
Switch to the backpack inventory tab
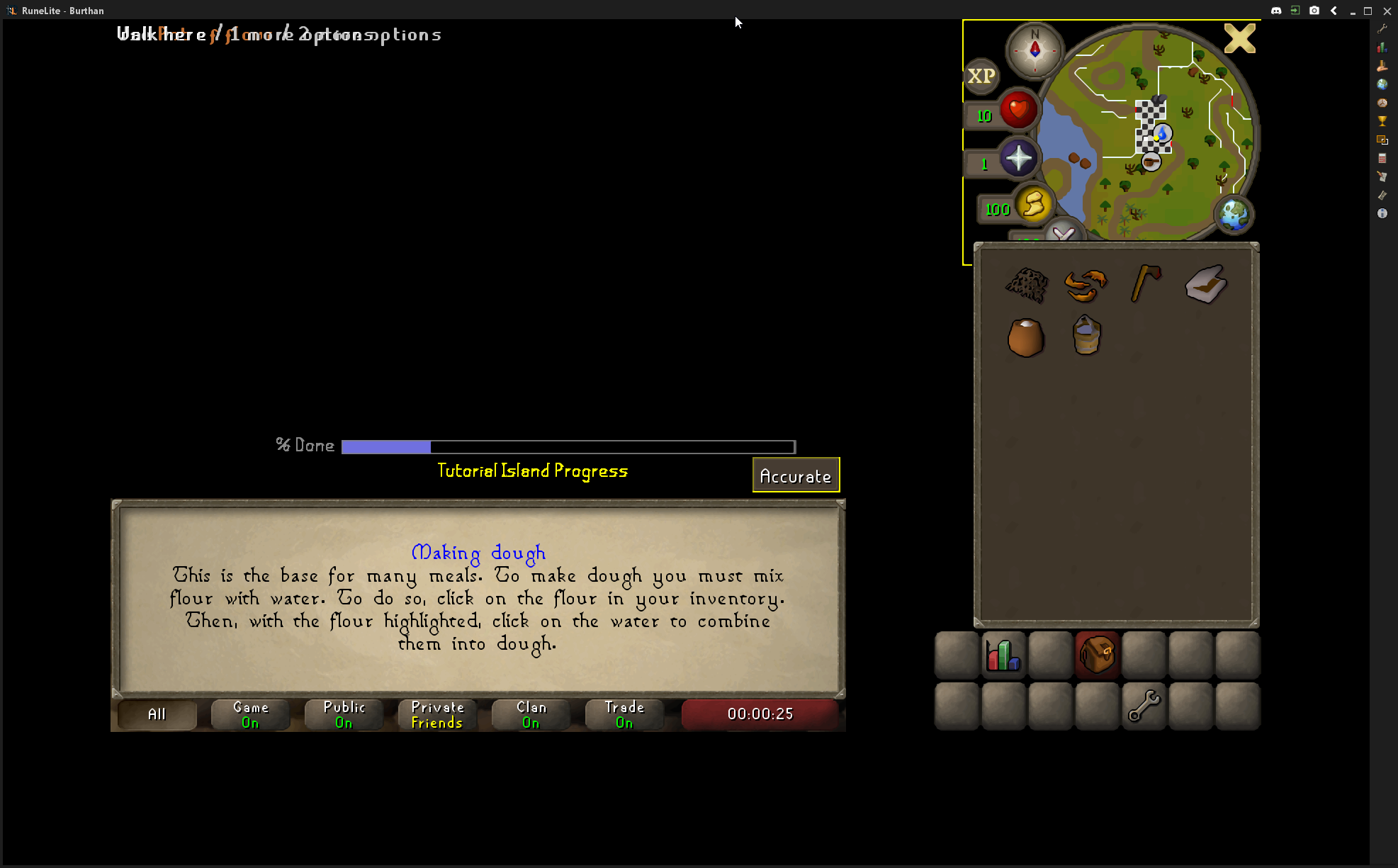[x=1097, y=655]
